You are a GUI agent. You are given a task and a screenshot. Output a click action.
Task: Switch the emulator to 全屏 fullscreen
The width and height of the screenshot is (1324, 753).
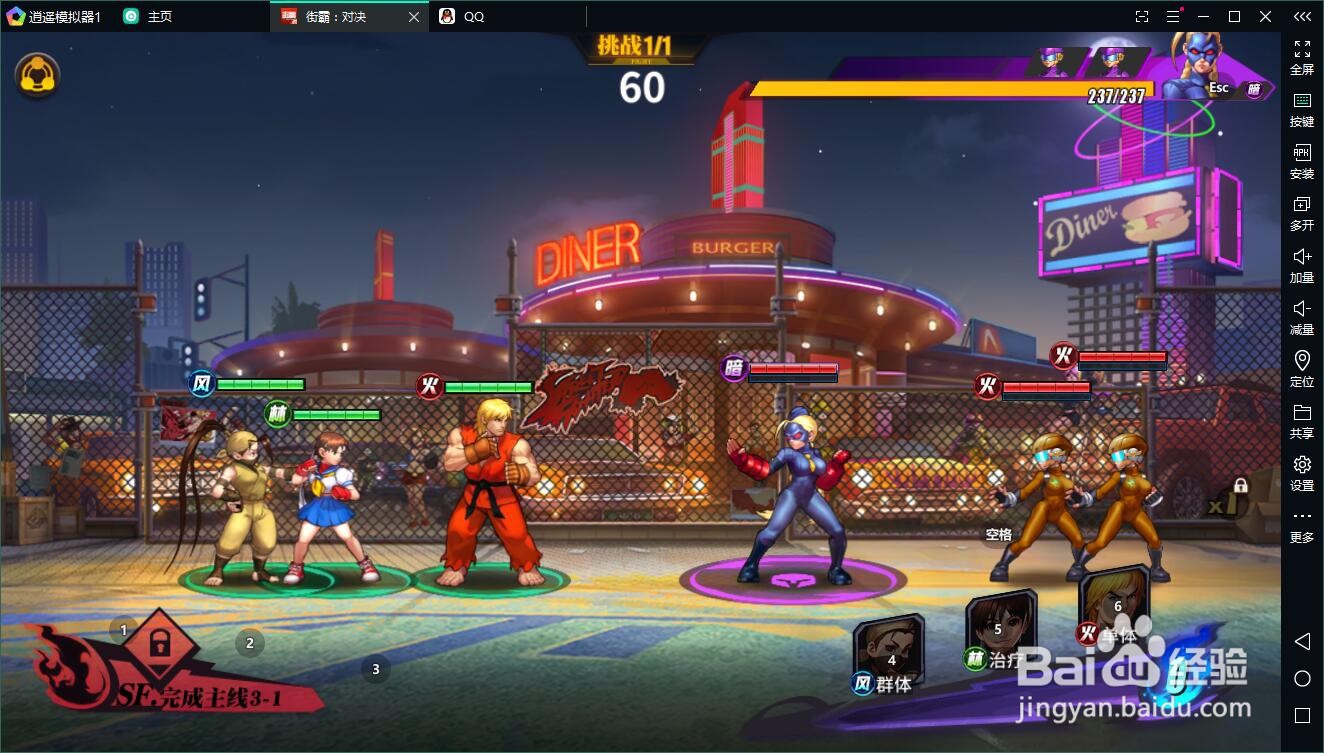coord(1302,57)
